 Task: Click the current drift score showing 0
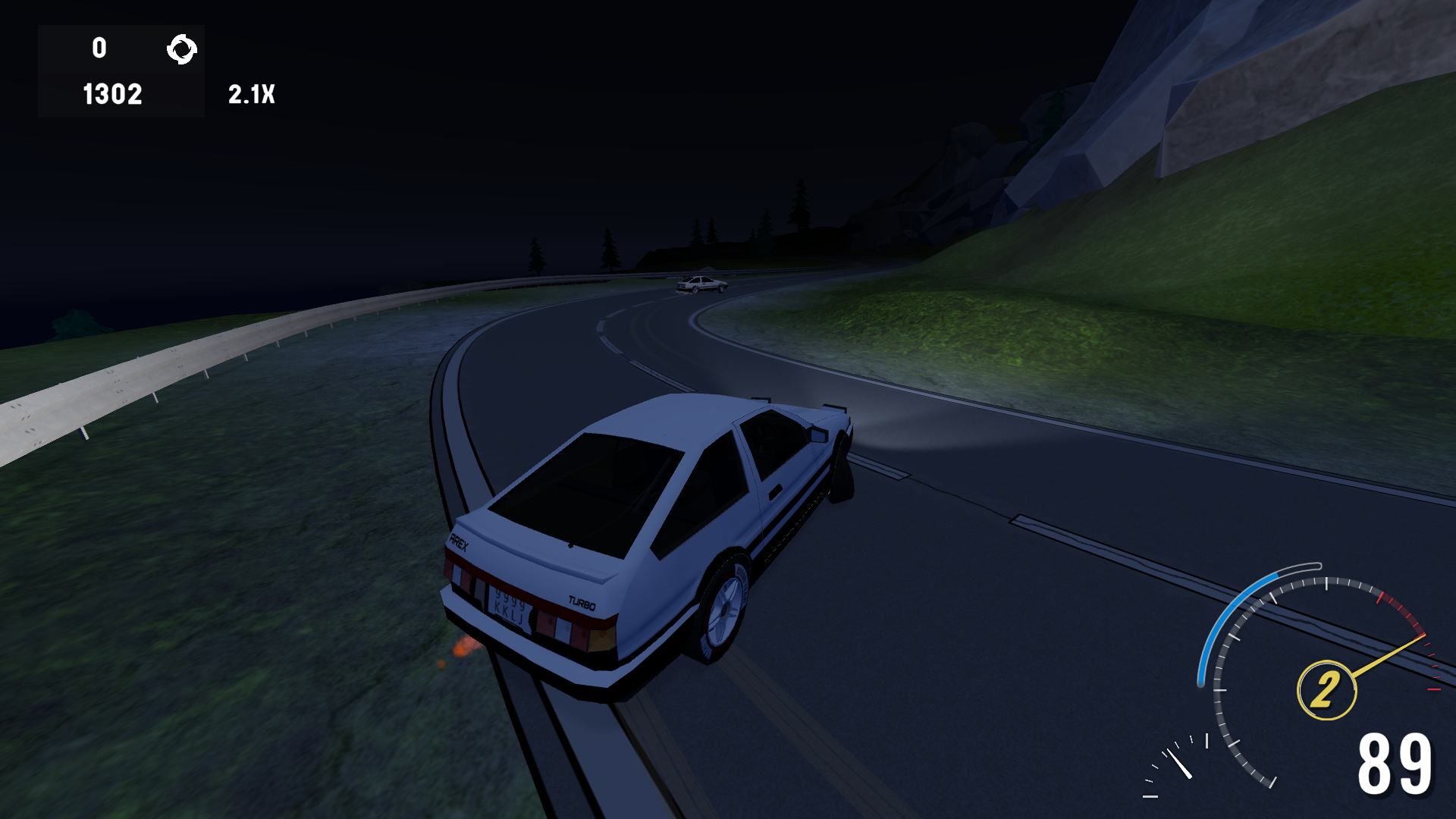click(98, 48)
